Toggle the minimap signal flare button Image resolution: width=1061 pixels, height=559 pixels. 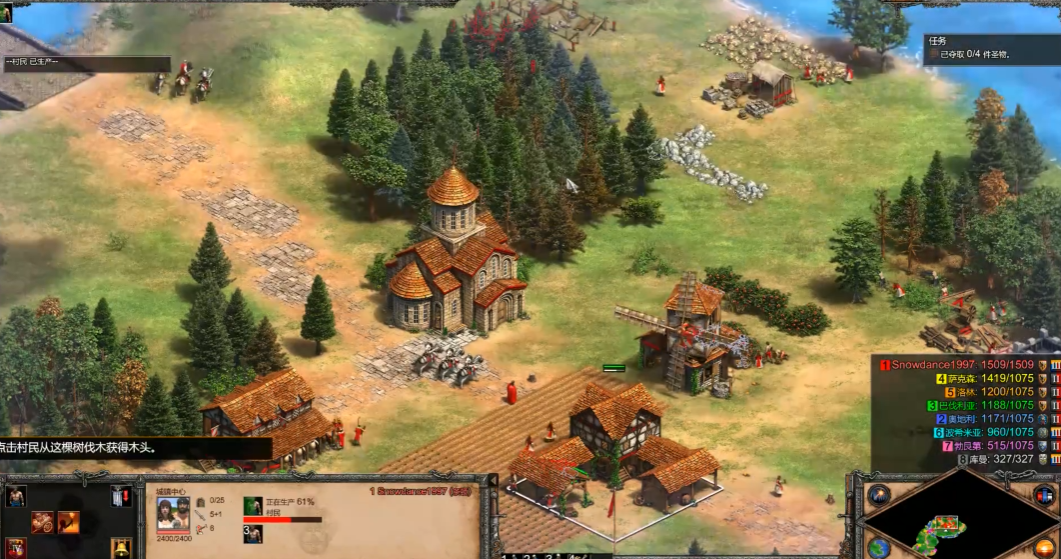pos(879,495)
